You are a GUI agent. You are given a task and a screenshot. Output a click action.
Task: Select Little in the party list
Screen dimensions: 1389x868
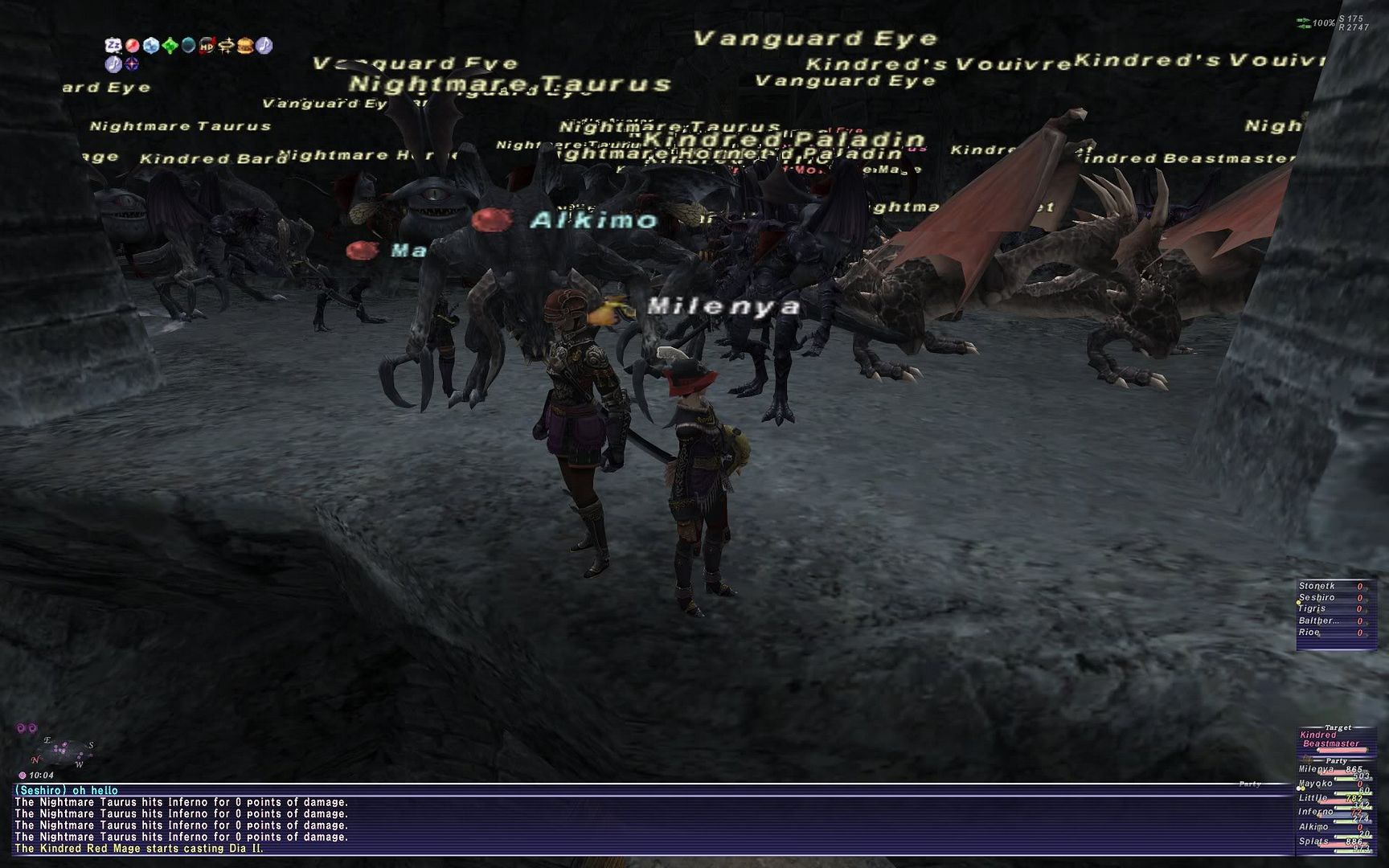tap(1313, 798)
